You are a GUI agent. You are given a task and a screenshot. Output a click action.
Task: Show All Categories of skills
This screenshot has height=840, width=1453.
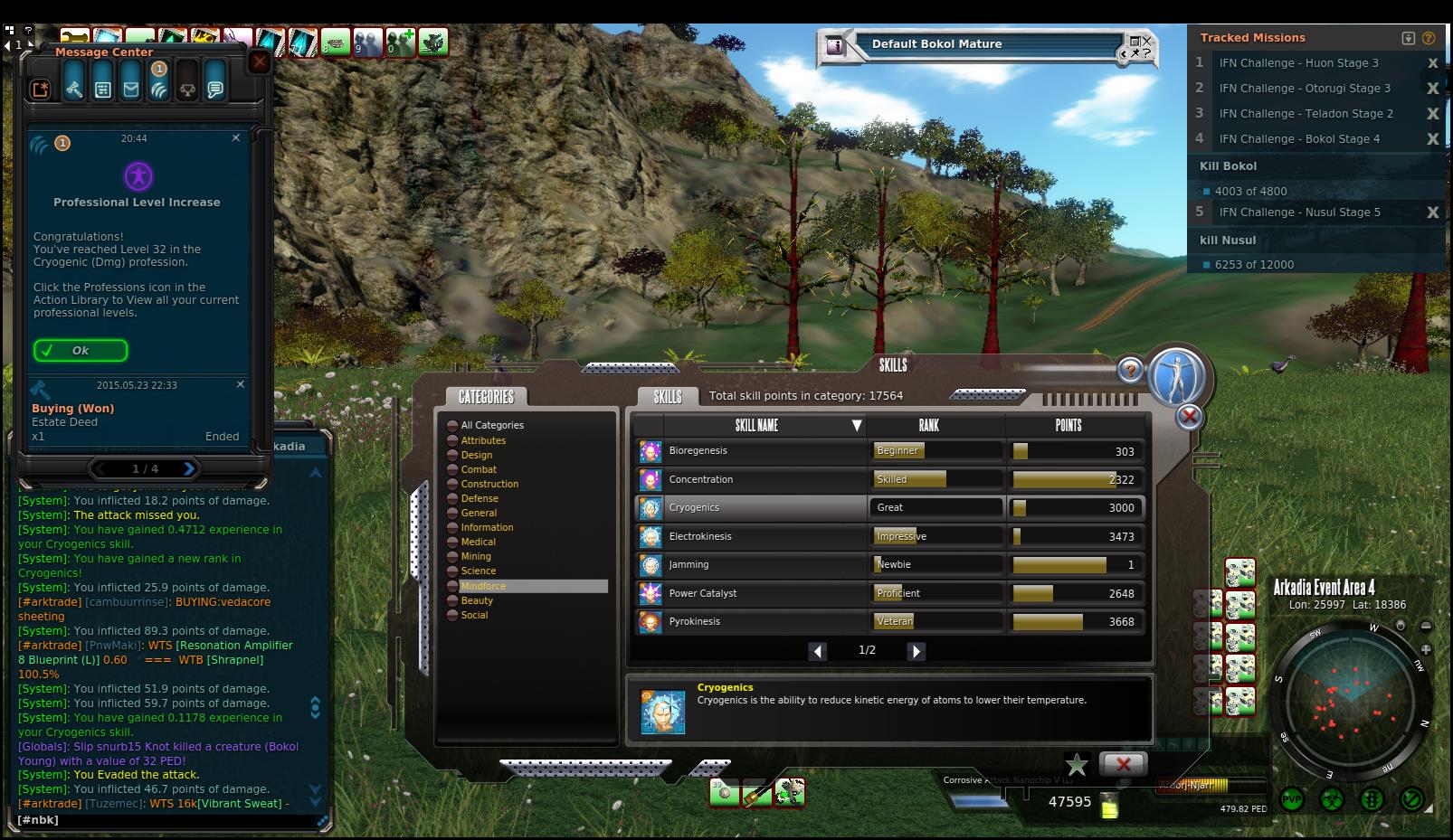pos(492,425)
